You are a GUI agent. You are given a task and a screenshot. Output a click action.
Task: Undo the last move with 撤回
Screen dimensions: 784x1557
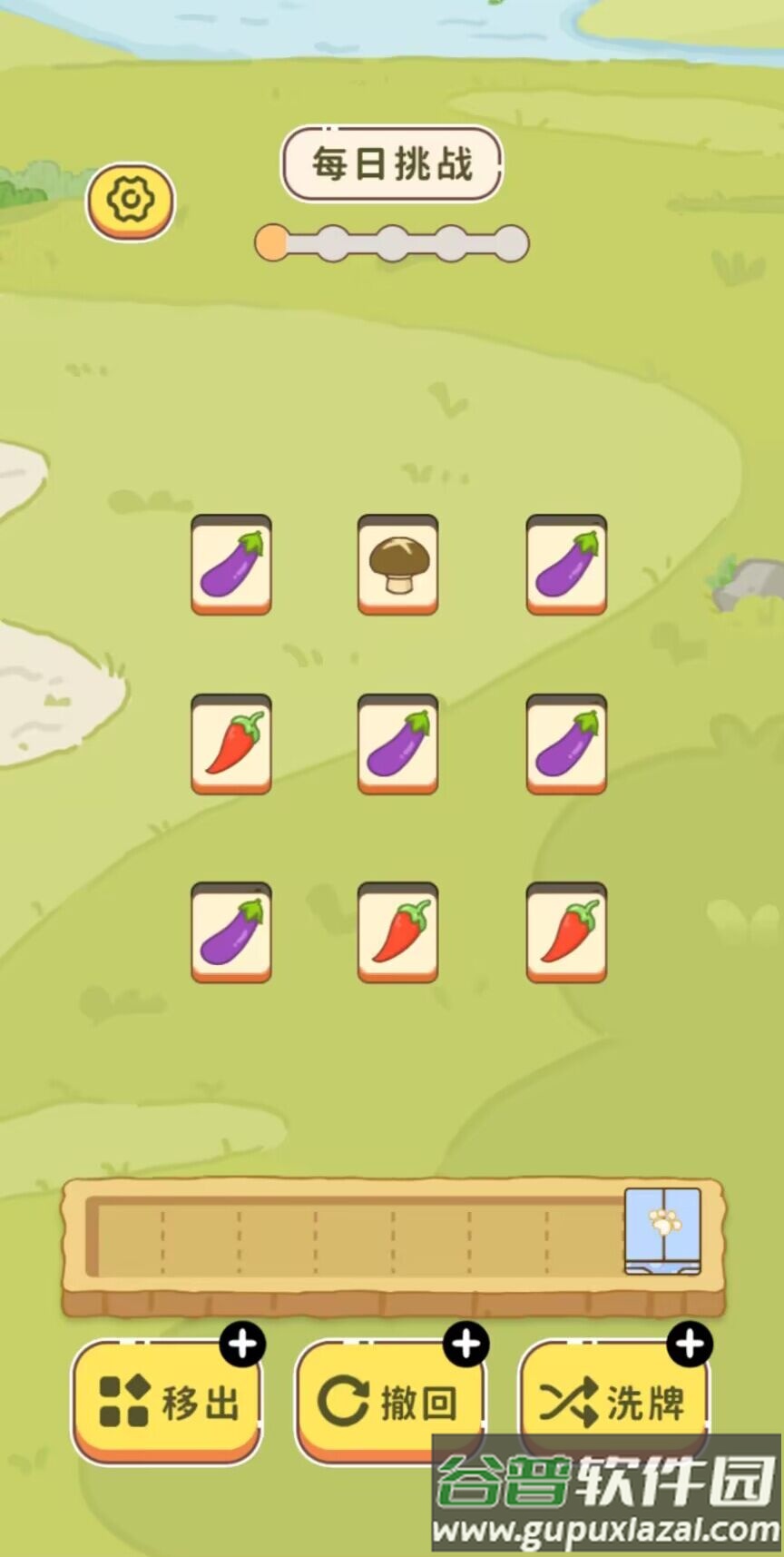point(389,1401)
